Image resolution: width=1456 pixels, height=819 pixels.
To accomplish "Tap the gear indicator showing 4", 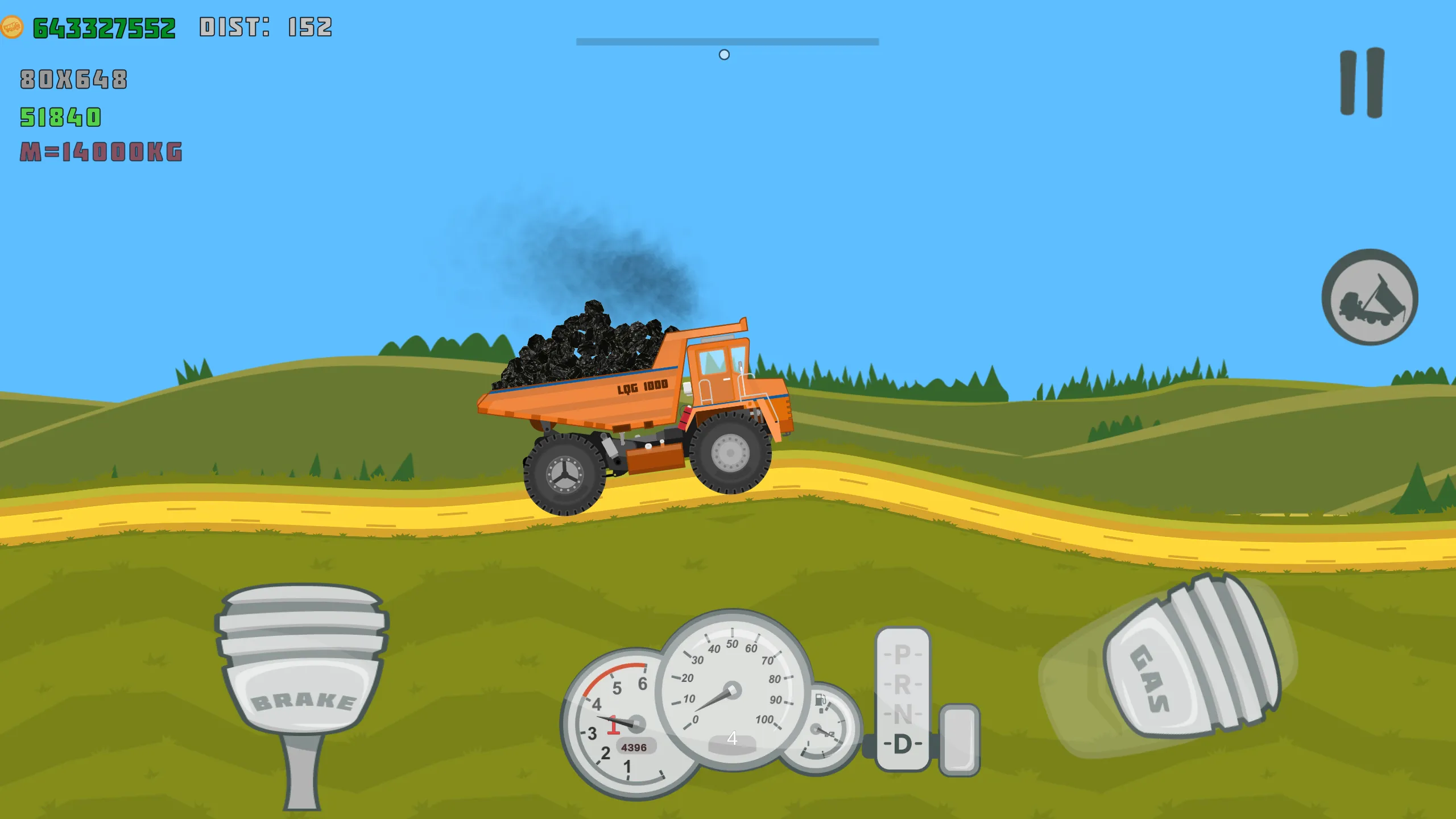I will [733, 738].
